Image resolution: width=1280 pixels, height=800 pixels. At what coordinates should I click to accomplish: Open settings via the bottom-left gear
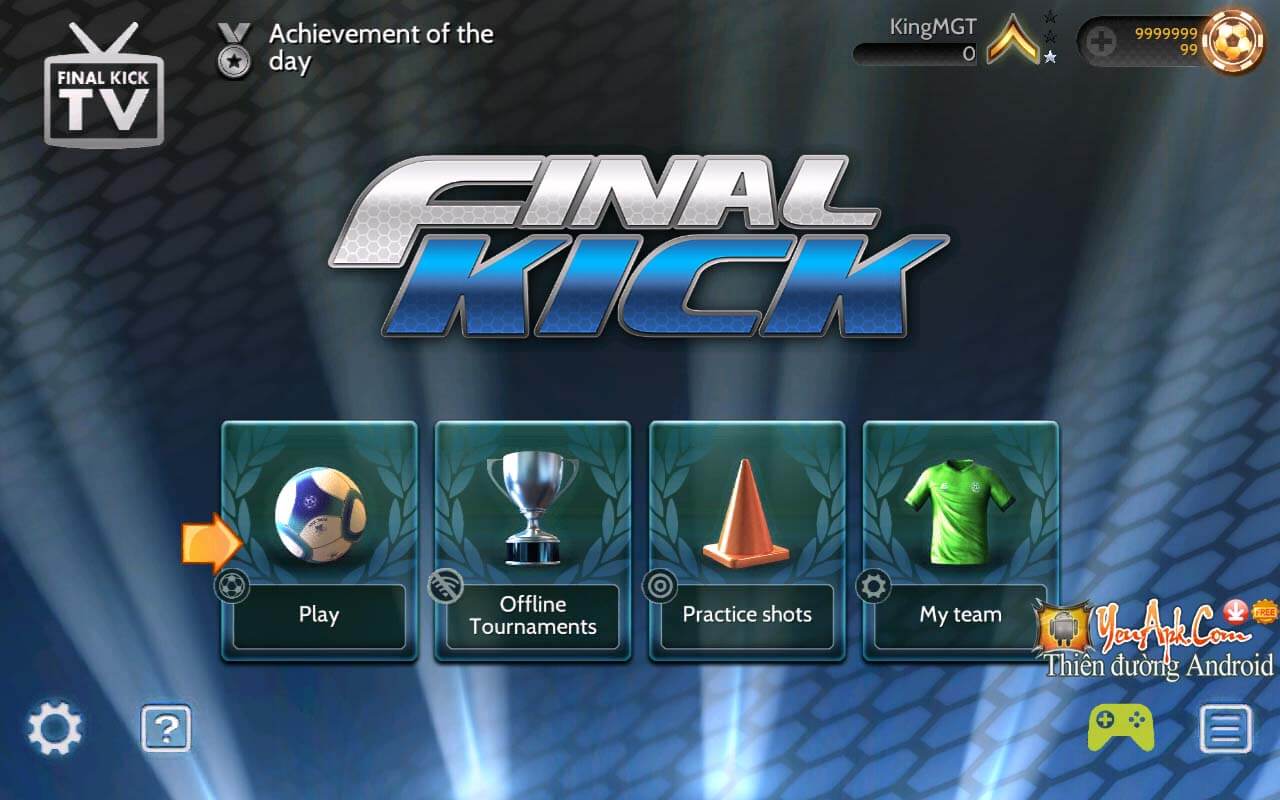pyautogui.click(x=54, y=729)
